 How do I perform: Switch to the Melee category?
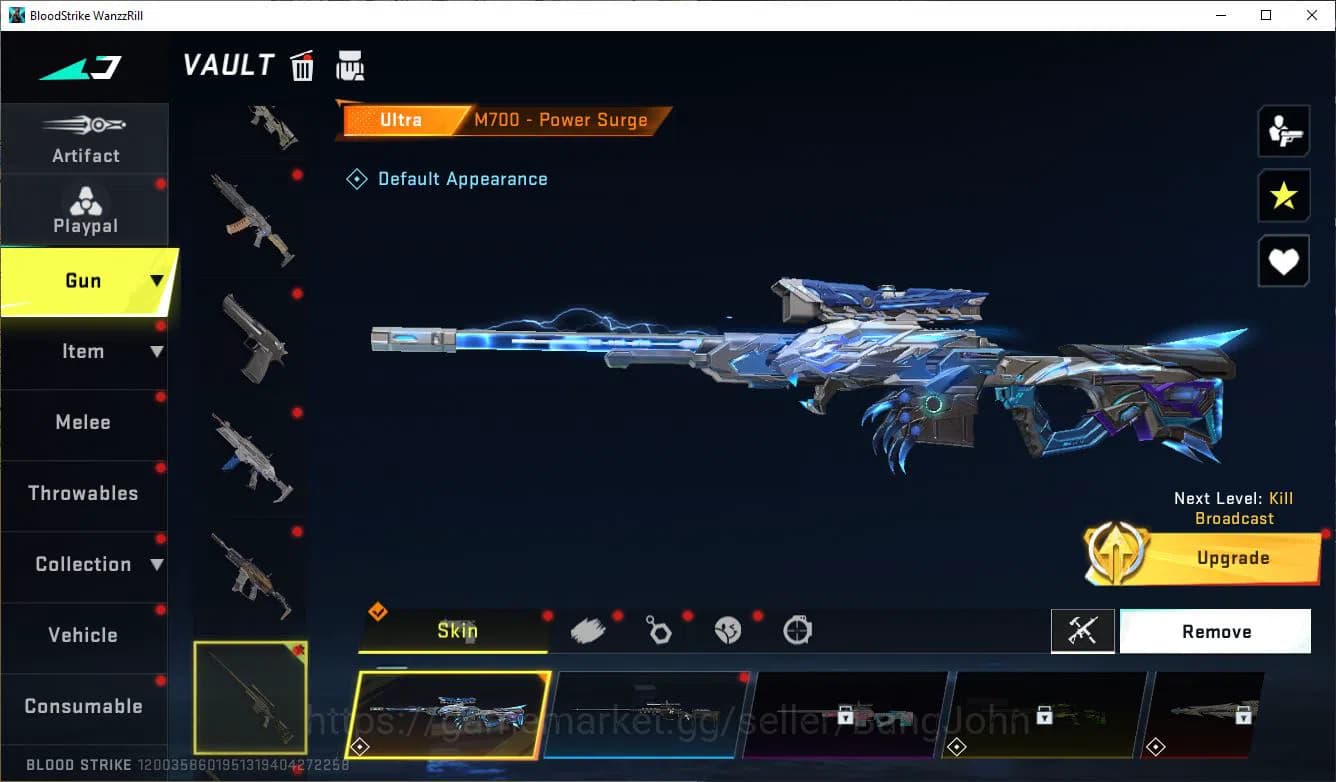coord(84,422)
